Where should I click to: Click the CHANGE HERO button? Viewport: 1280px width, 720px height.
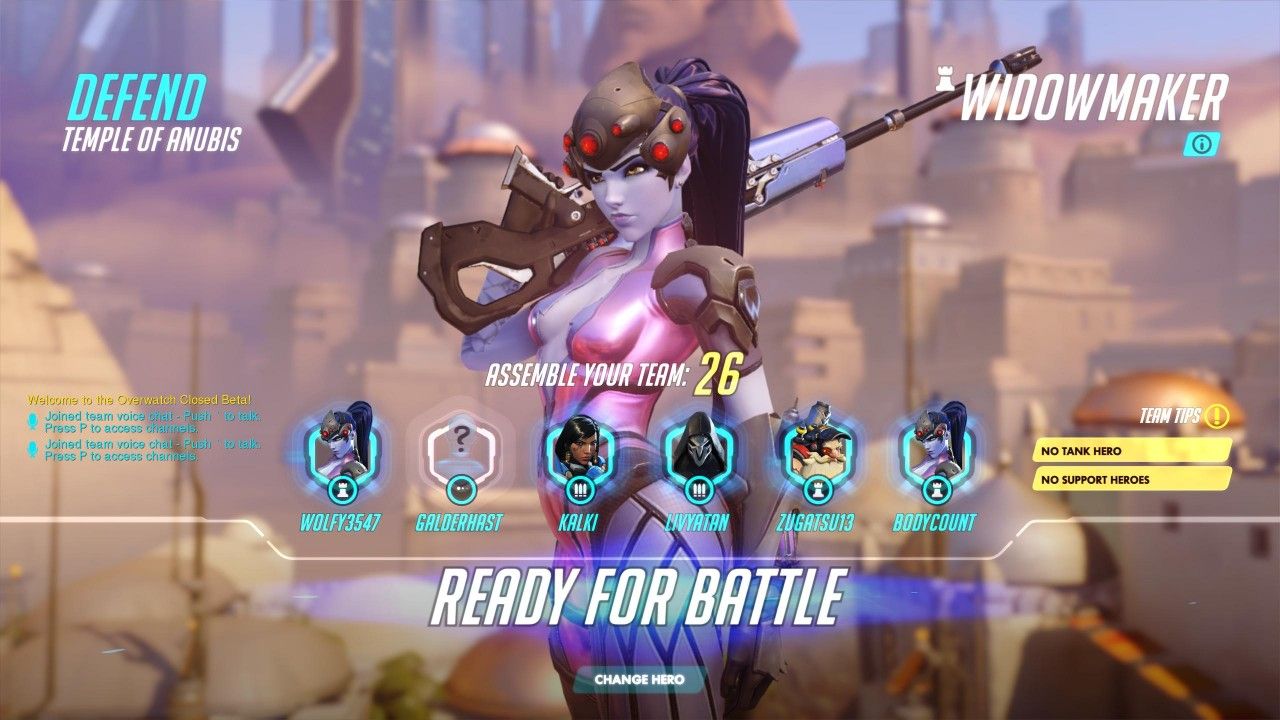(x=639, y=680)
